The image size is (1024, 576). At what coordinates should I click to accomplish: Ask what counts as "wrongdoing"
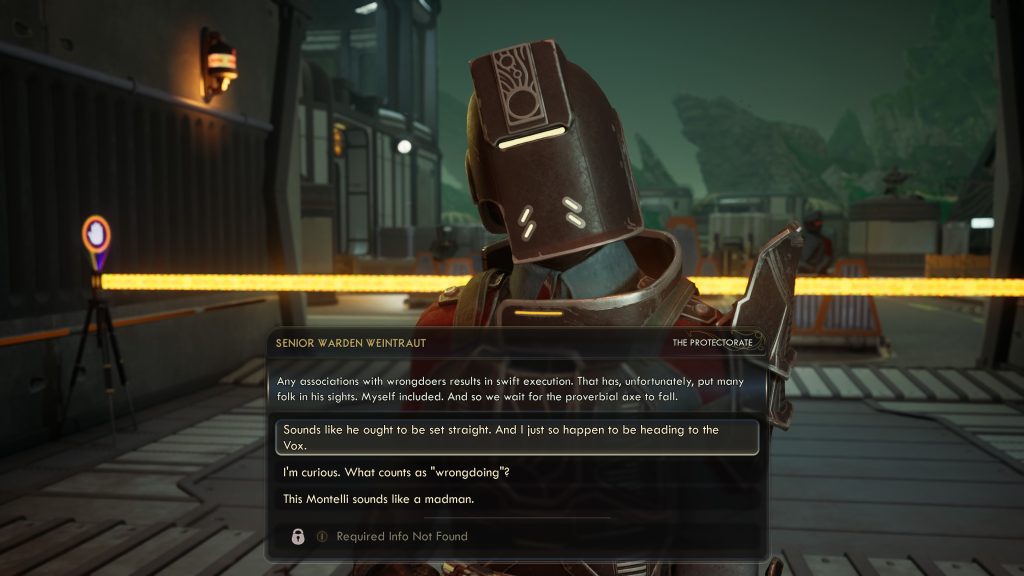(397, 471)
